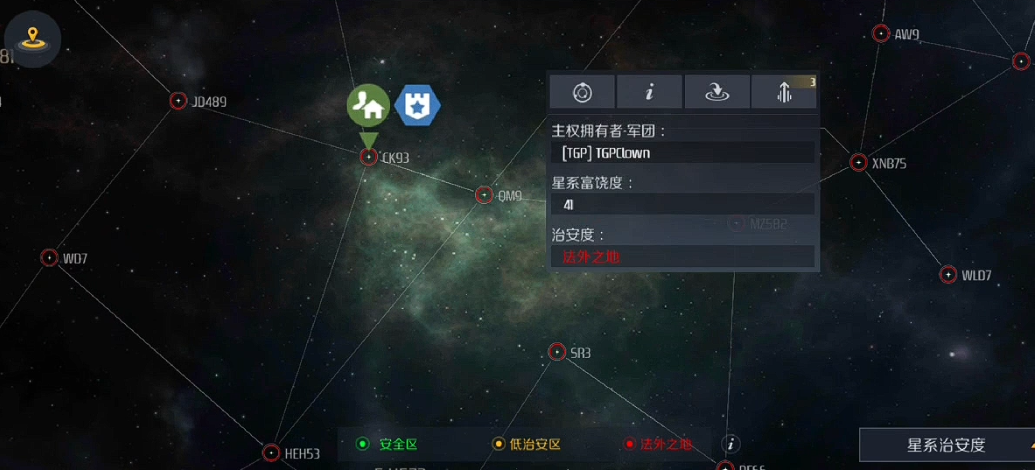
Task: Show system info in the popup panel
Action: pos(649,92)
